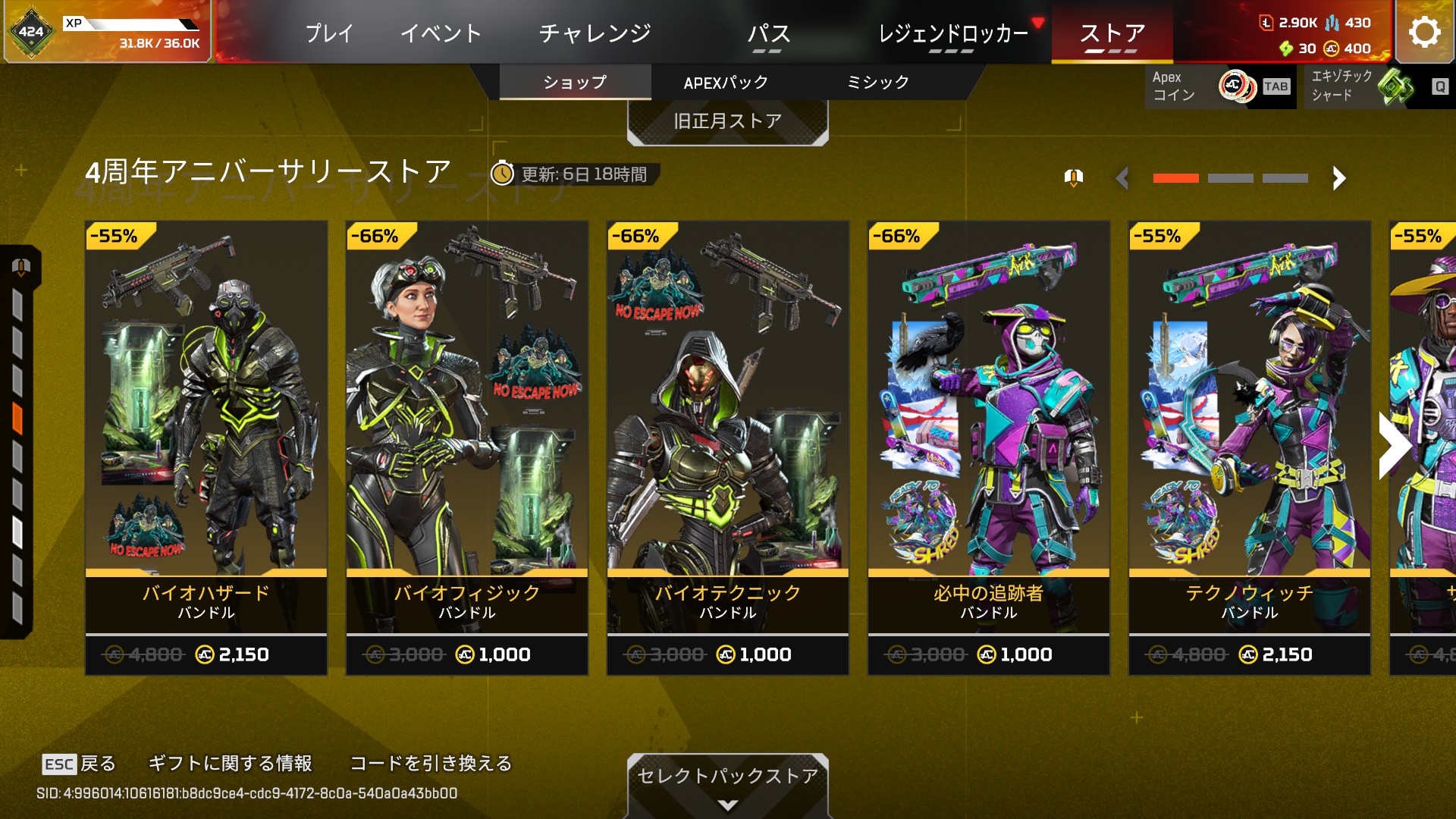Viewport: 1456px width, 819px height.
Task: Go to the チャレンジ tab
Action: 595,33
